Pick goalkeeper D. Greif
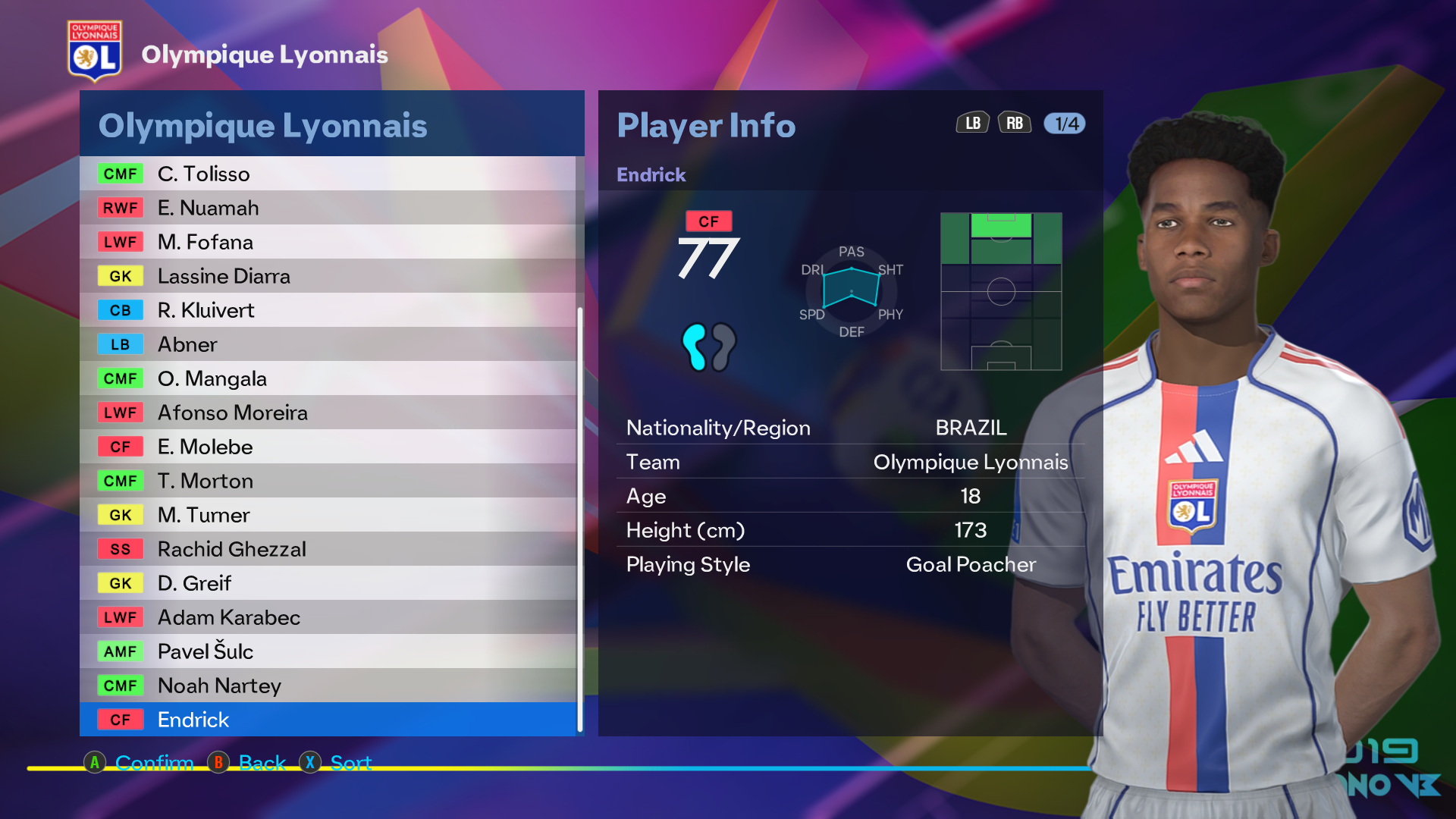The height and width of the screenshot is (819, 1456). tap(328, 583)
